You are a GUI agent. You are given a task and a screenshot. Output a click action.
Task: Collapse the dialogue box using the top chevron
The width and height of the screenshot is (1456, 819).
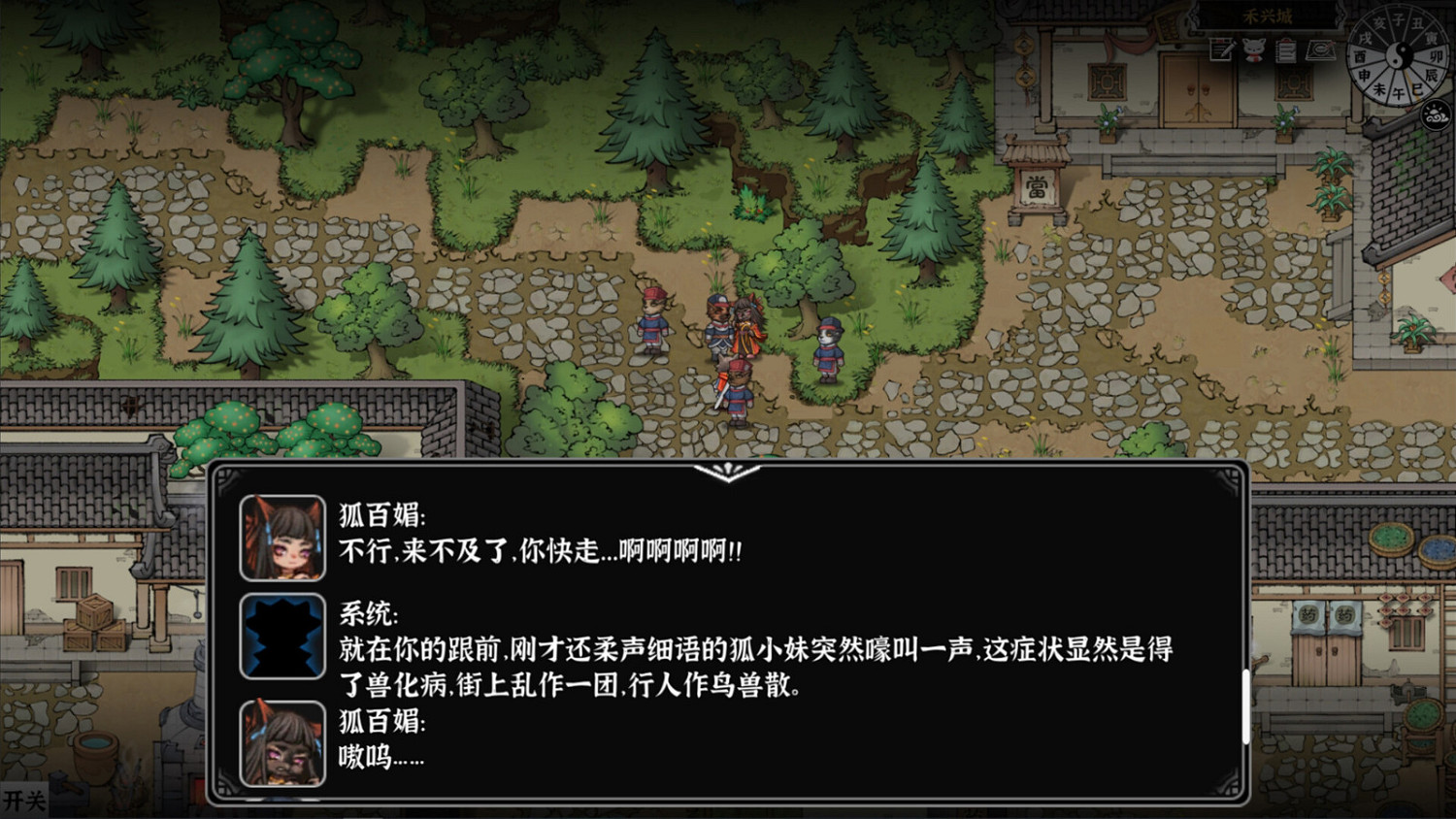(x=727, y=475)
